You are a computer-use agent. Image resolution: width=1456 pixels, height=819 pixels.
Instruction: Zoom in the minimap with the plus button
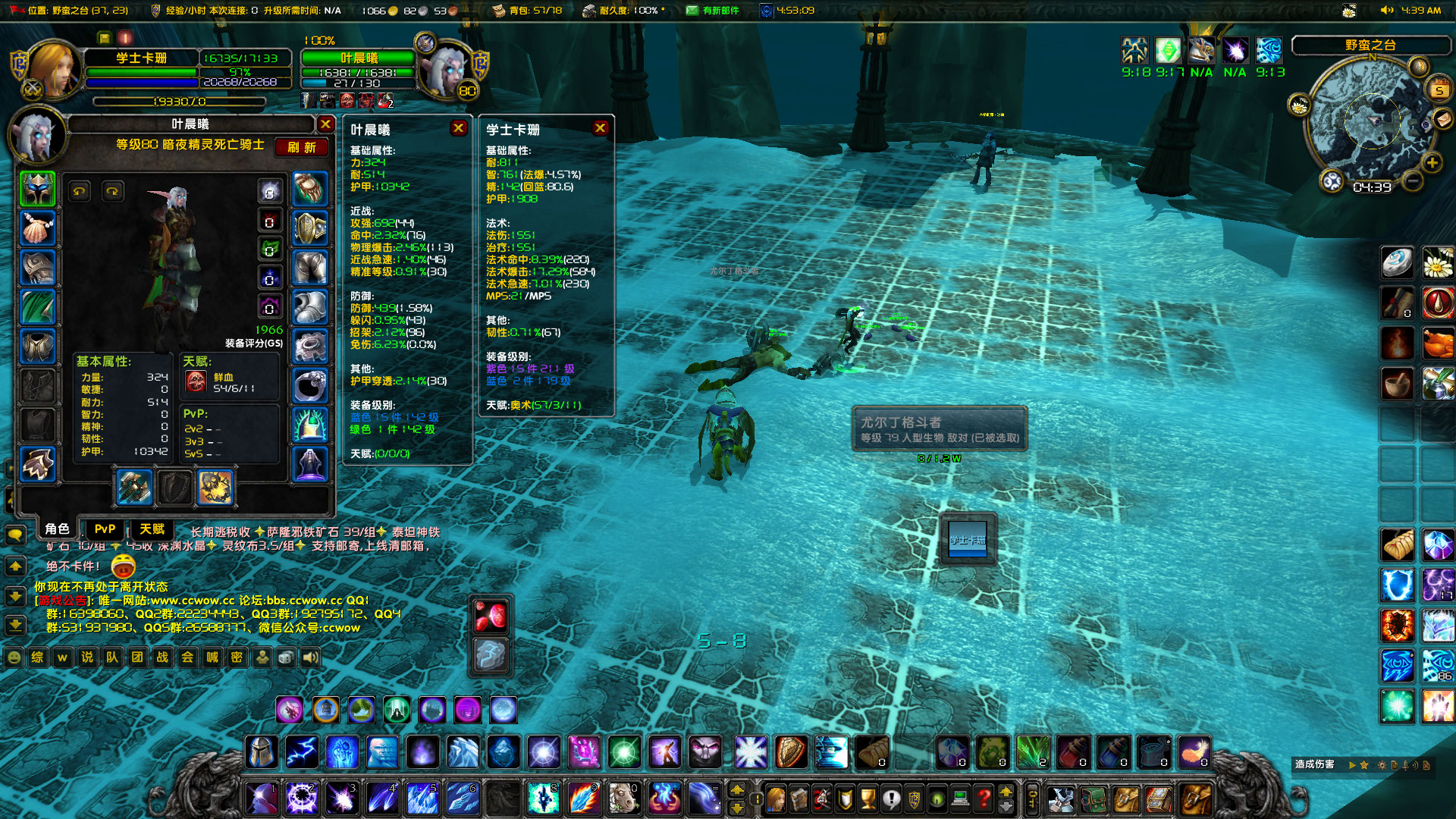coord(1432,162)
